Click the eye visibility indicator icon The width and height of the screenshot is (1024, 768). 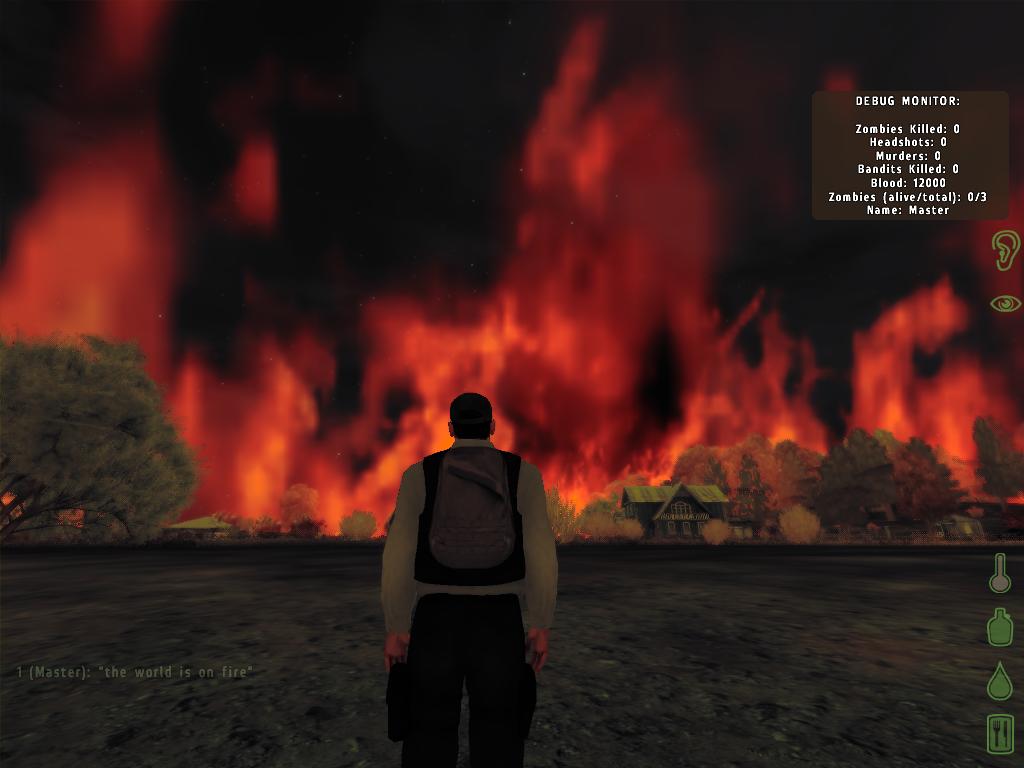(1005, 303)
